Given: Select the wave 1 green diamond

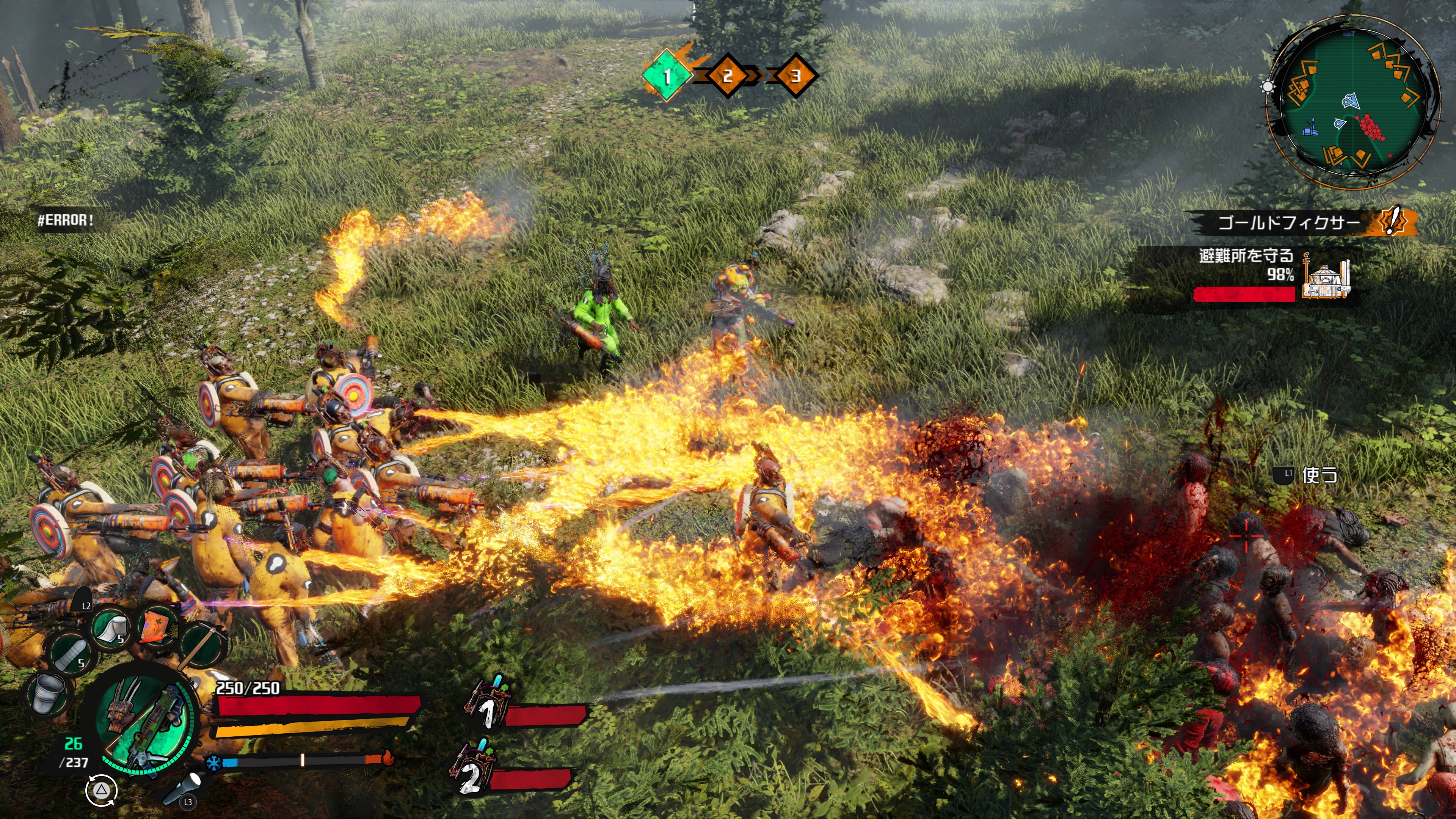Looking at the screenshot, I should pos(667,76).
